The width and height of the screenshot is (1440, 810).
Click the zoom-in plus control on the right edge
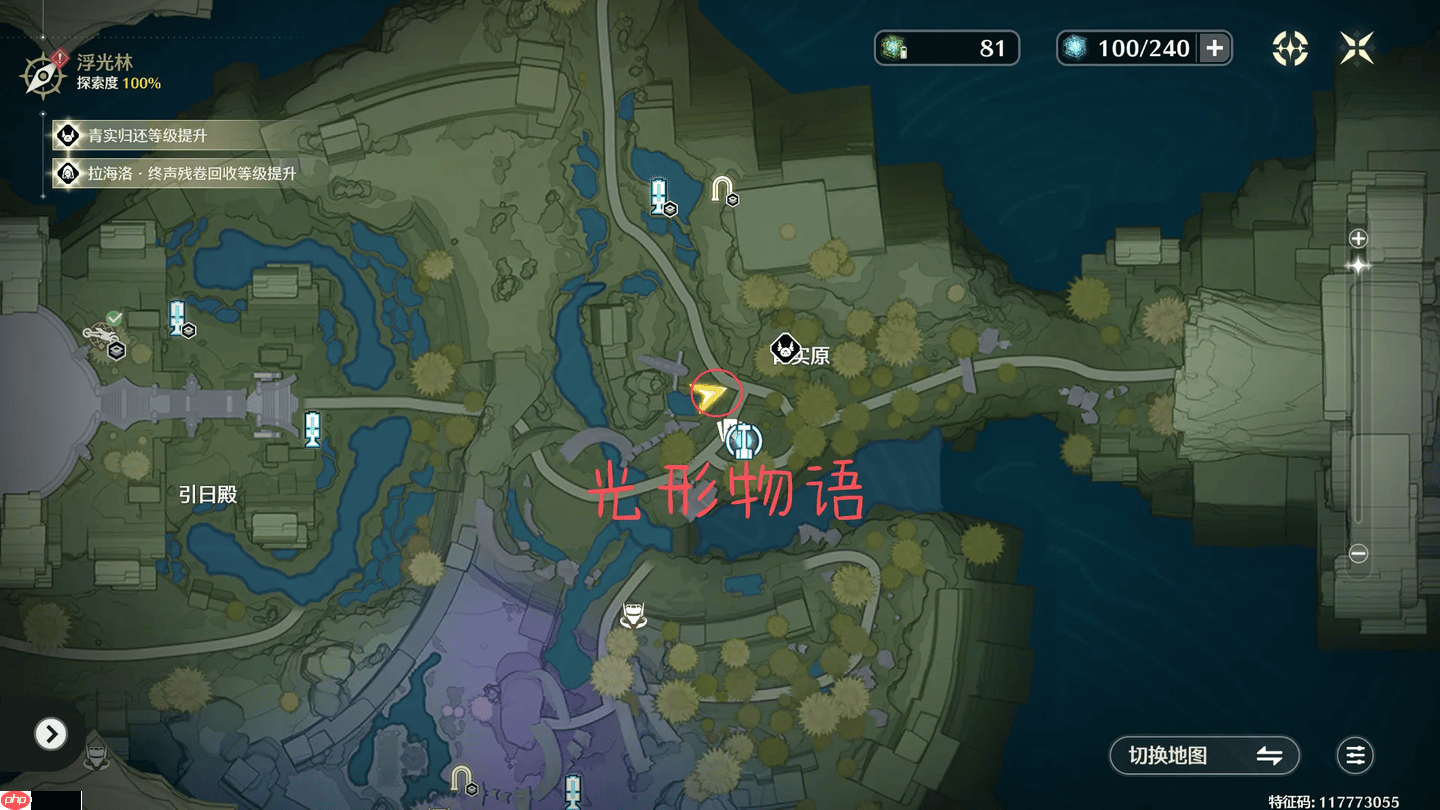[x=1357, y=238]
